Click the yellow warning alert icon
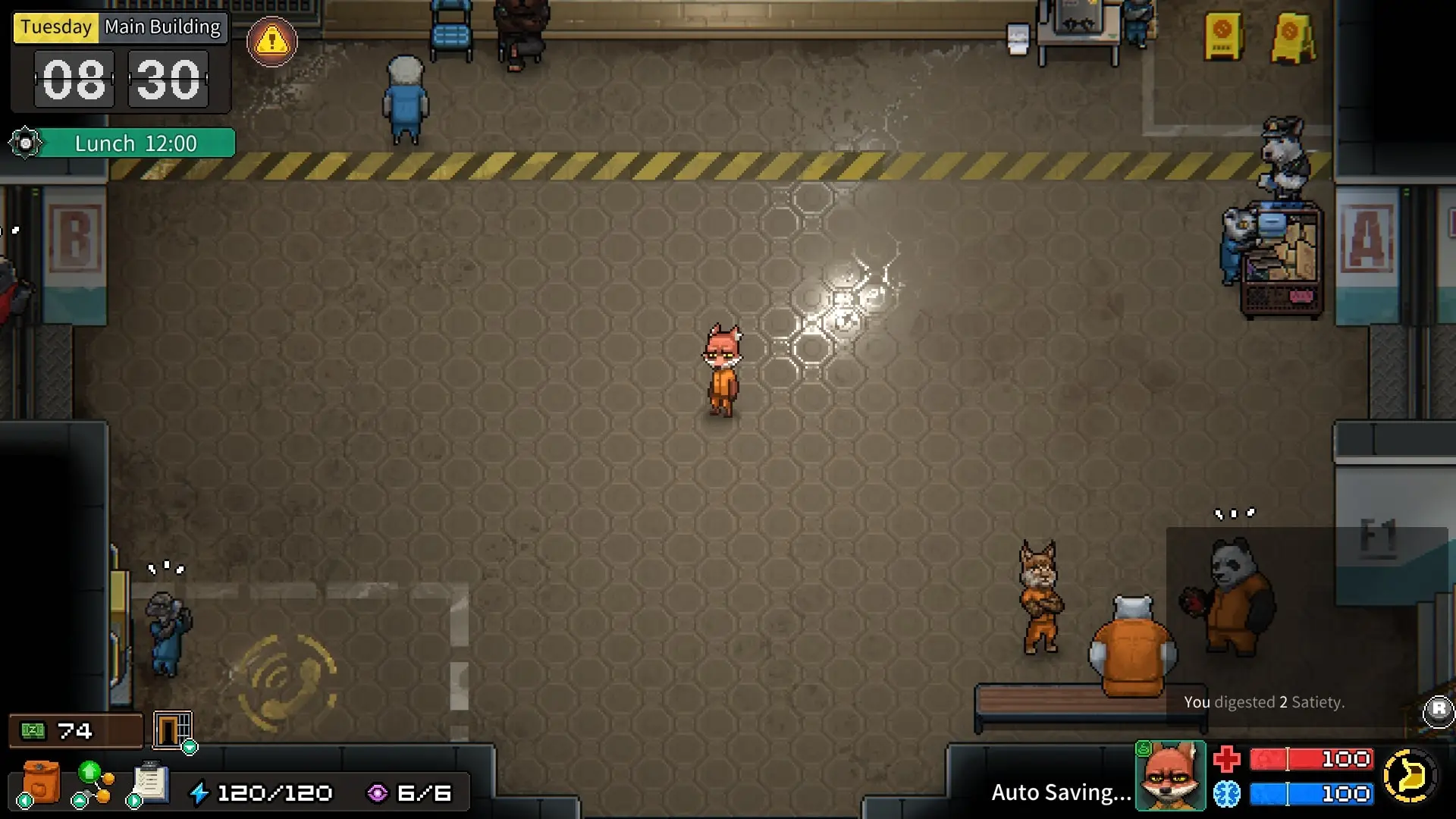1456x819 pixels. 271,42
